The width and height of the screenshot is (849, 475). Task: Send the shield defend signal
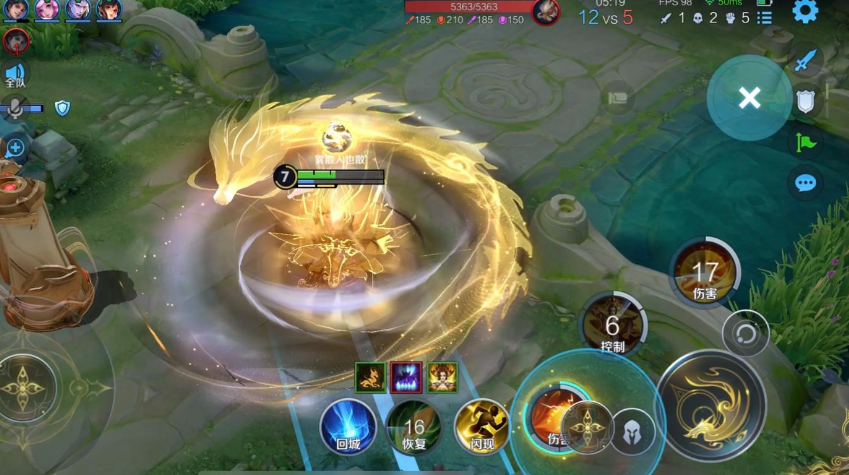pos(805,100)
